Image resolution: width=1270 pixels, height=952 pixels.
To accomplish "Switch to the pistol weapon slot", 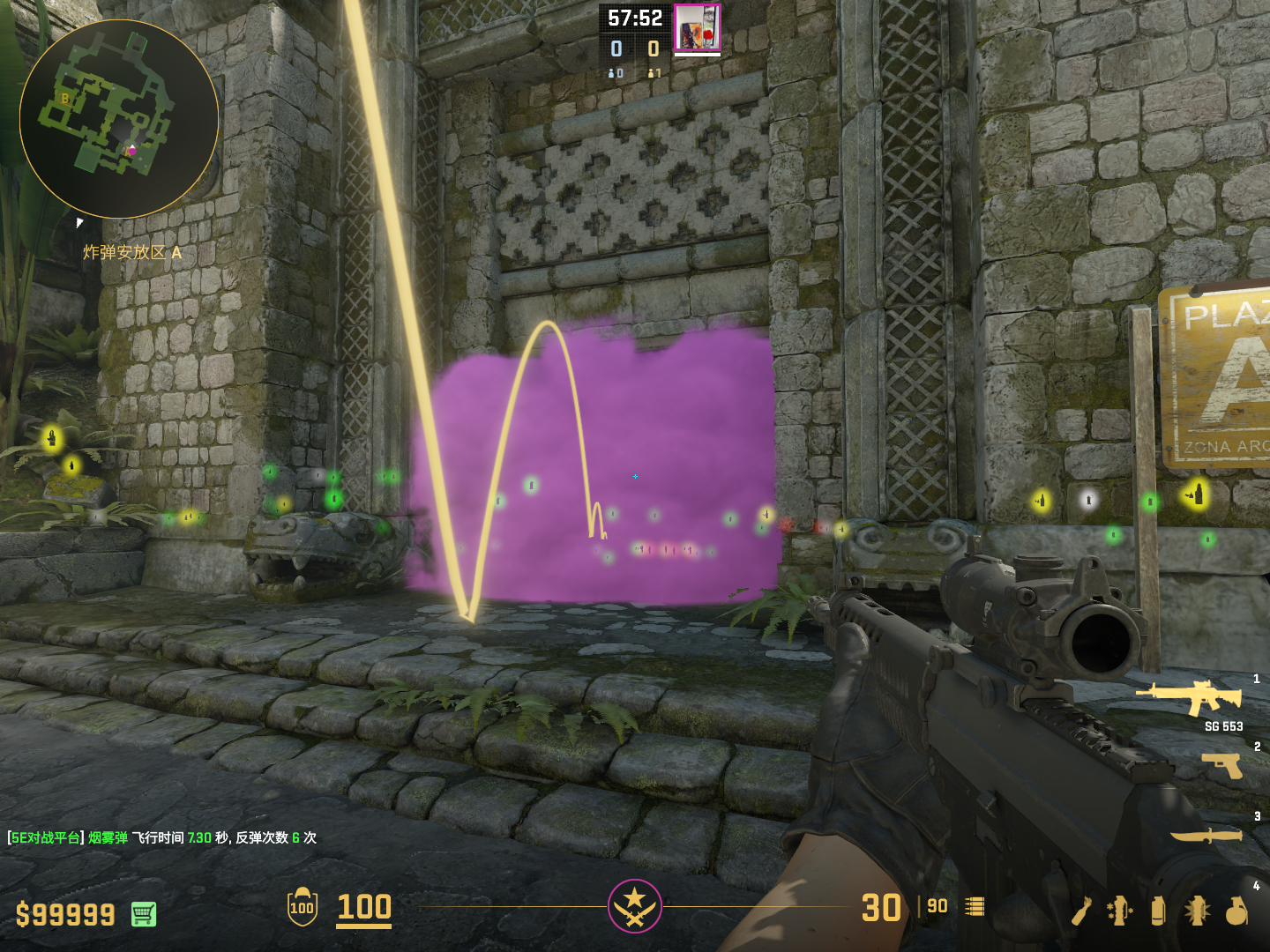I will 1222,765.
